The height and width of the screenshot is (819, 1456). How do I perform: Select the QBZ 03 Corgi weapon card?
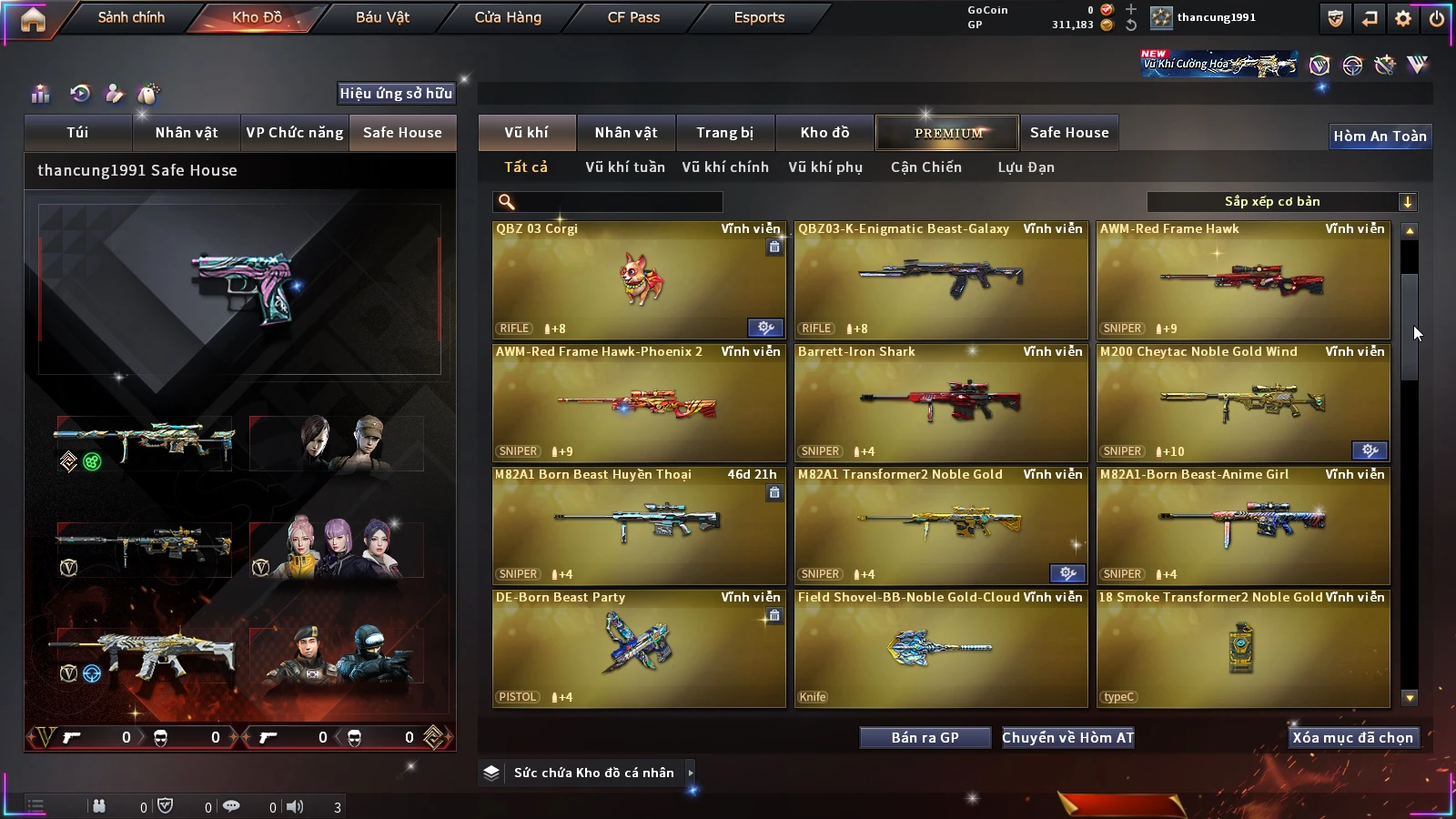pyautogui.click(x=639, y=280)
